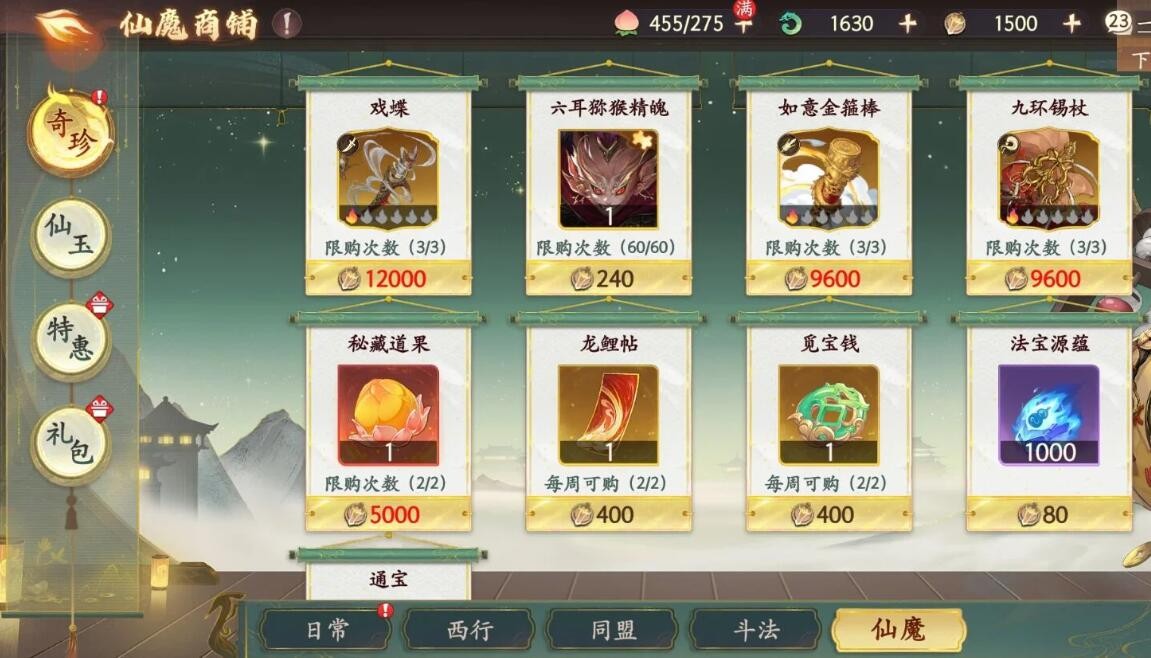Add more of the 1630 green currency
Viewport: 1151px width, 658px height.
[x=907, y=24]
